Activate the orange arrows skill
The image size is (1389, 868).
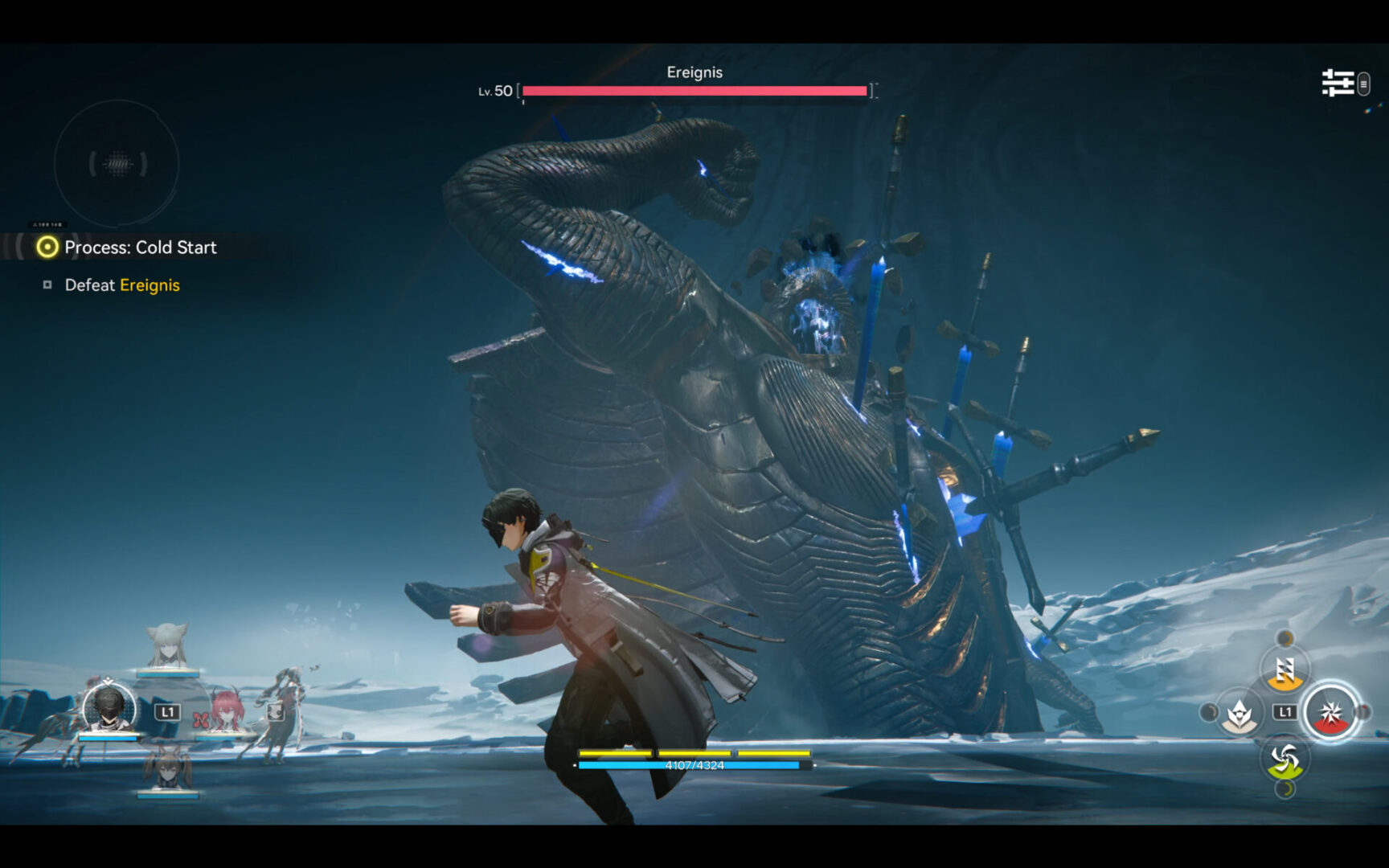(x=1284, y=672)
